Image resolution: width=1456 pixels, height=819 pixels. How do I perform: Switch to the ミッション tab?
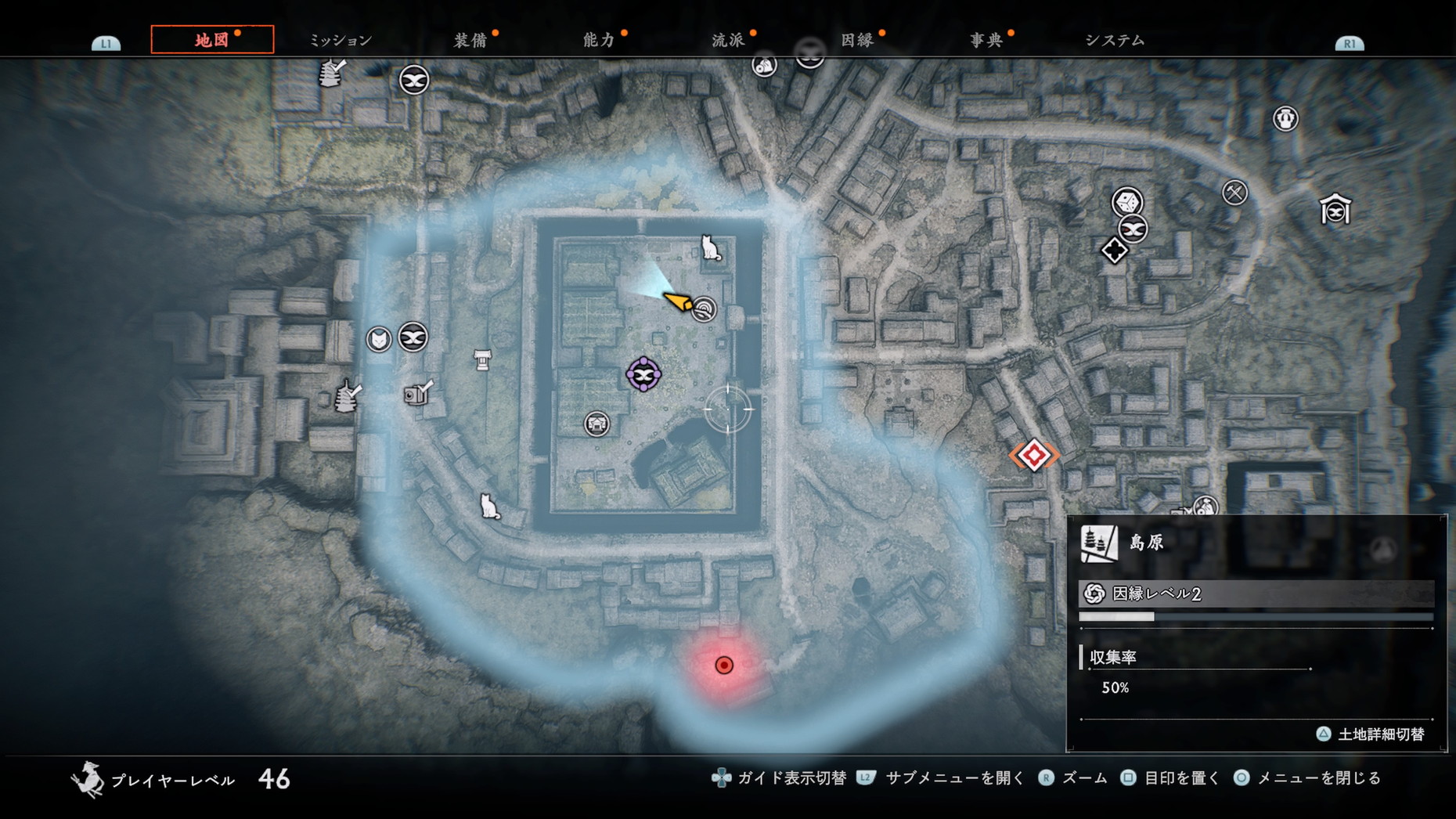tap(341, 40)
